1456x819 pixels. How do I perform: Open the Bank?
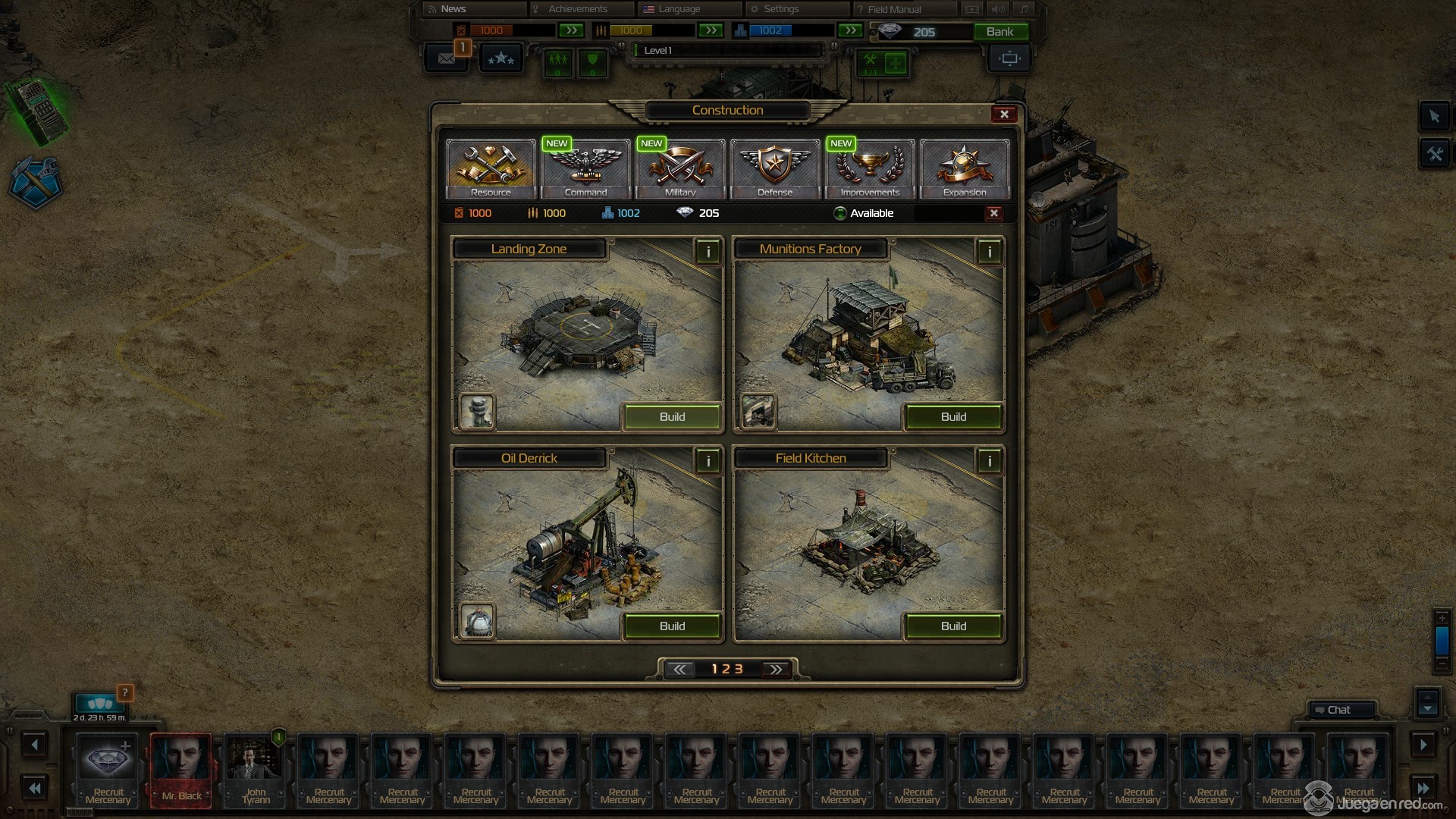click(x=999, y=32)
